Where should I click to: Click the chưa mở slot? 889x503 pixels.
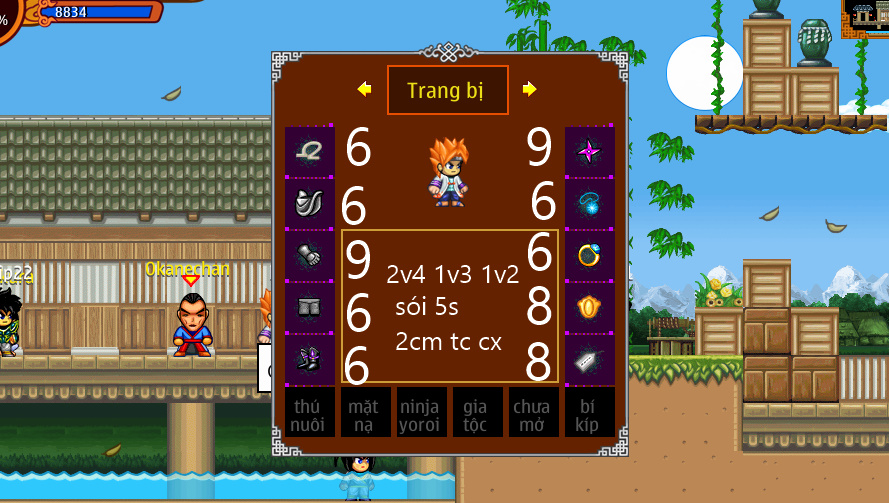pos(532,414)
